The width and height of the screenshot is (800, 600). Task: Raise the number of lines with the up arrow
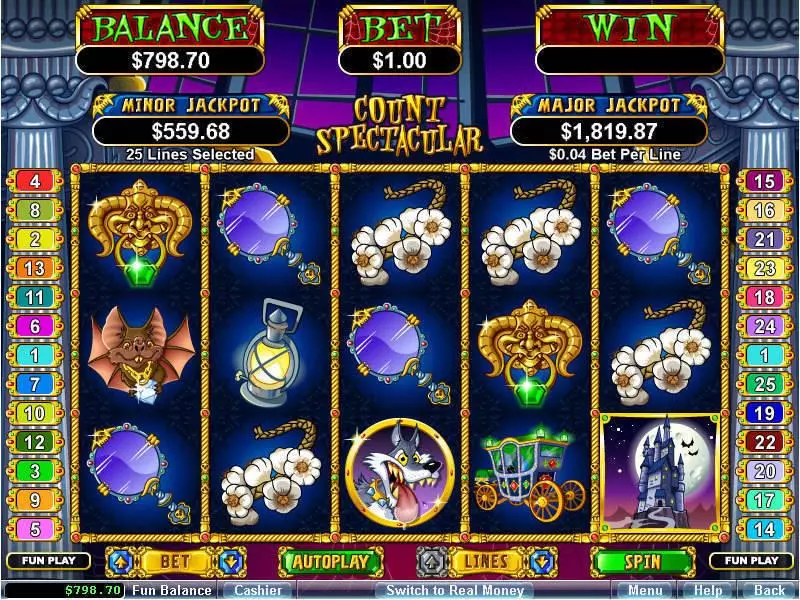coord(430,562)
